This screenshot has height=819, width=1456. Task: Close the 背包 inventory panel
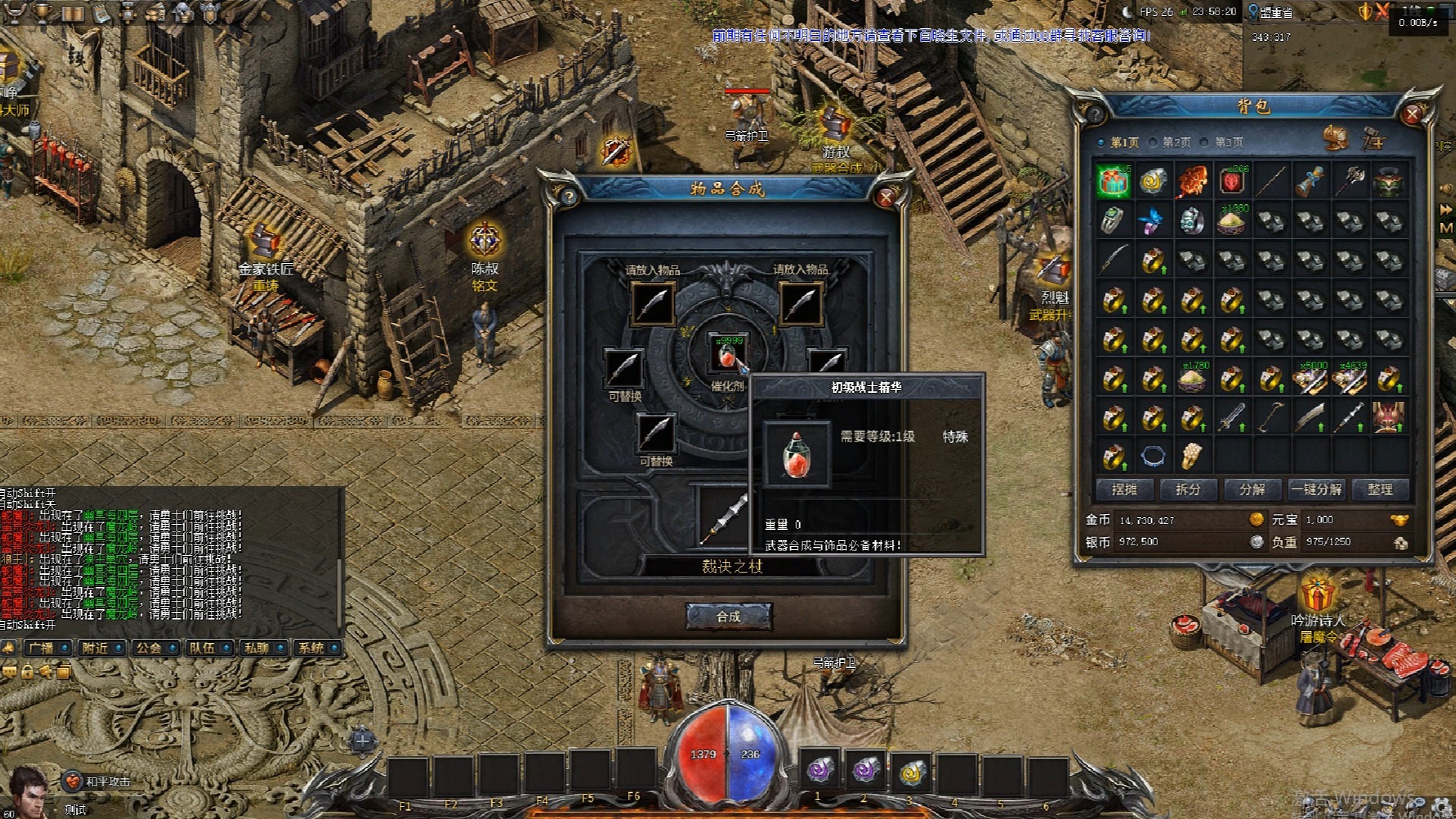(x=1411, y=114)
